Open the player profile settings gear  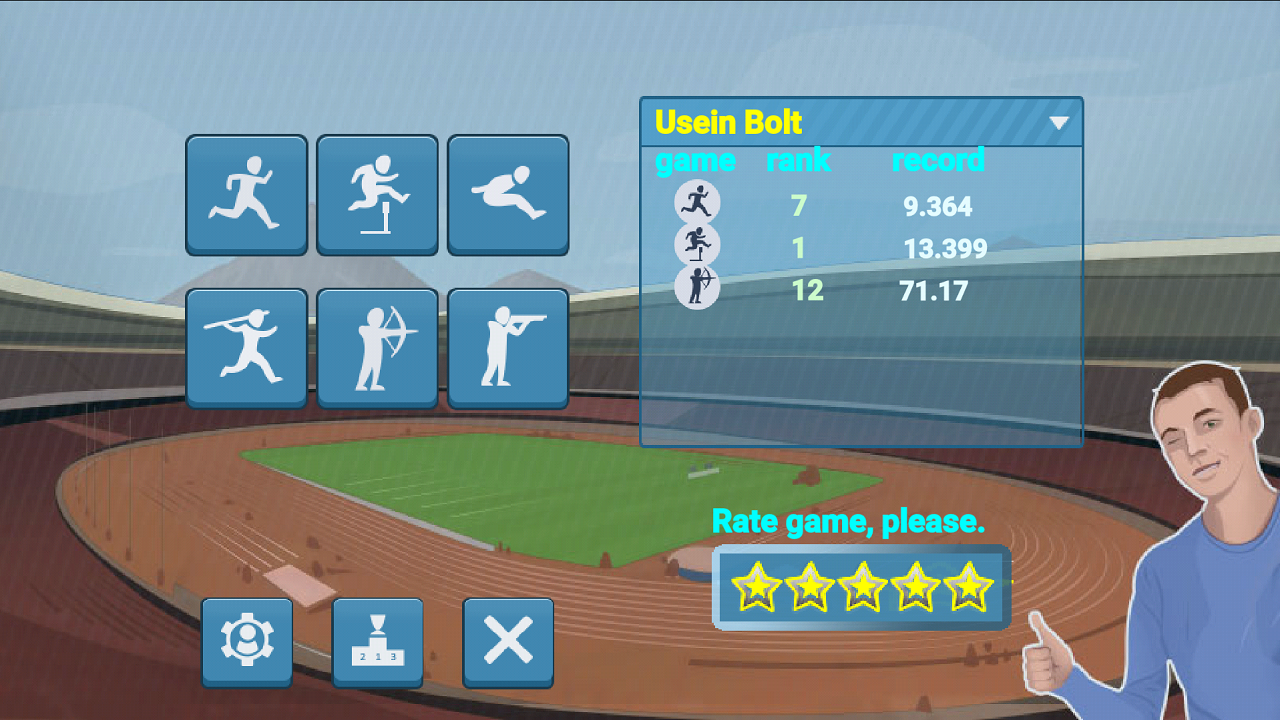tap(246, 644)
